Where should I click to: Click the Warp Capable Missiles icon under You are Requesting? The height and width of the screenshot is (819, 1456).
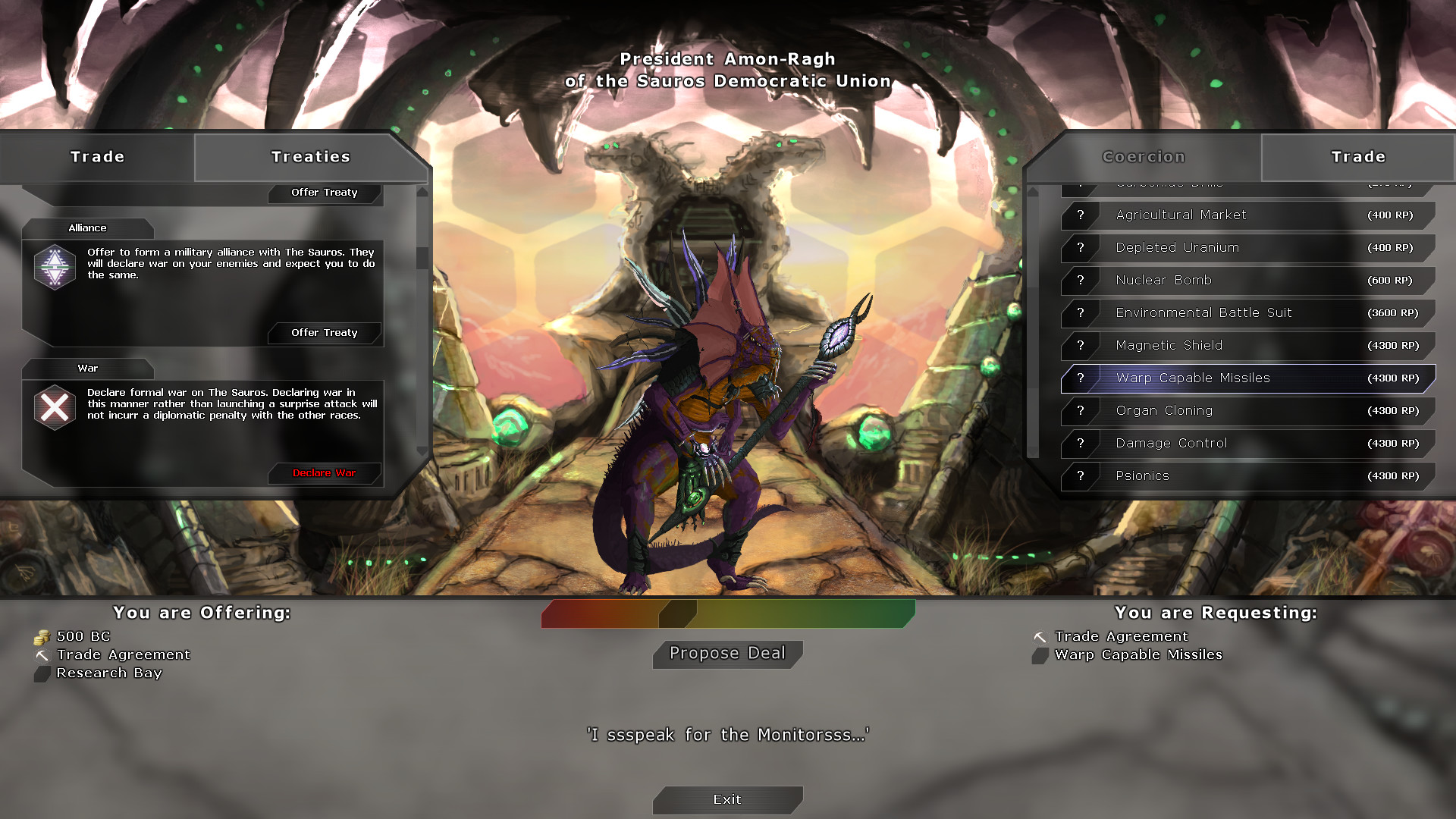coord(1040,655)
